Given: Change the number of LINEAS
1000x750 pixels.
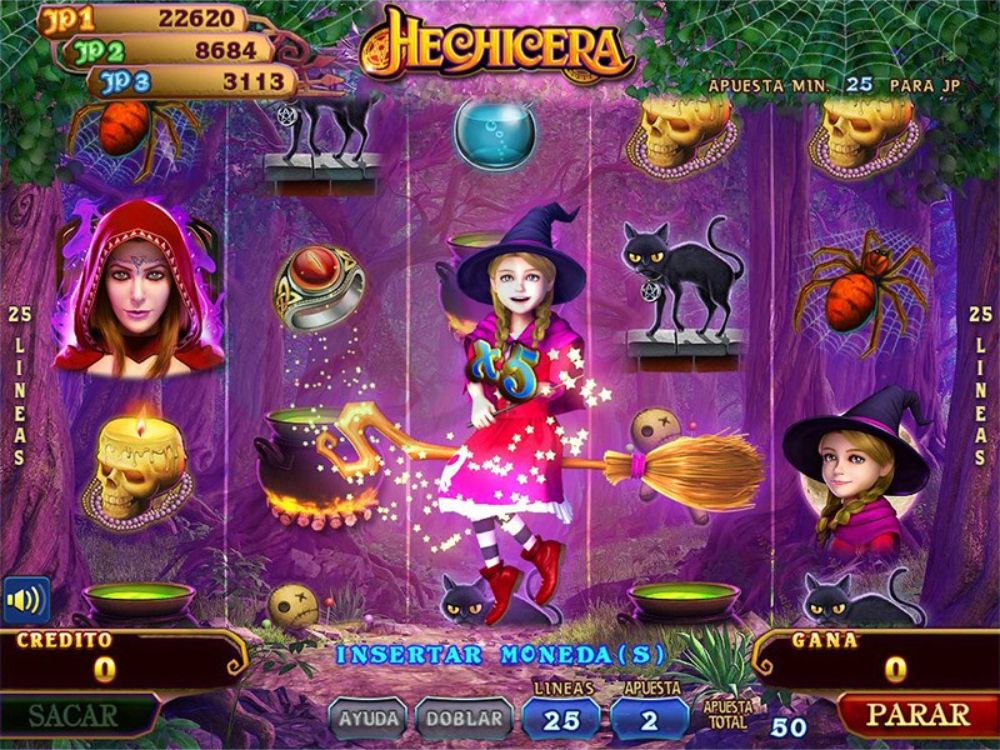Looking at the screenshot, I should [x=561, y=719].
